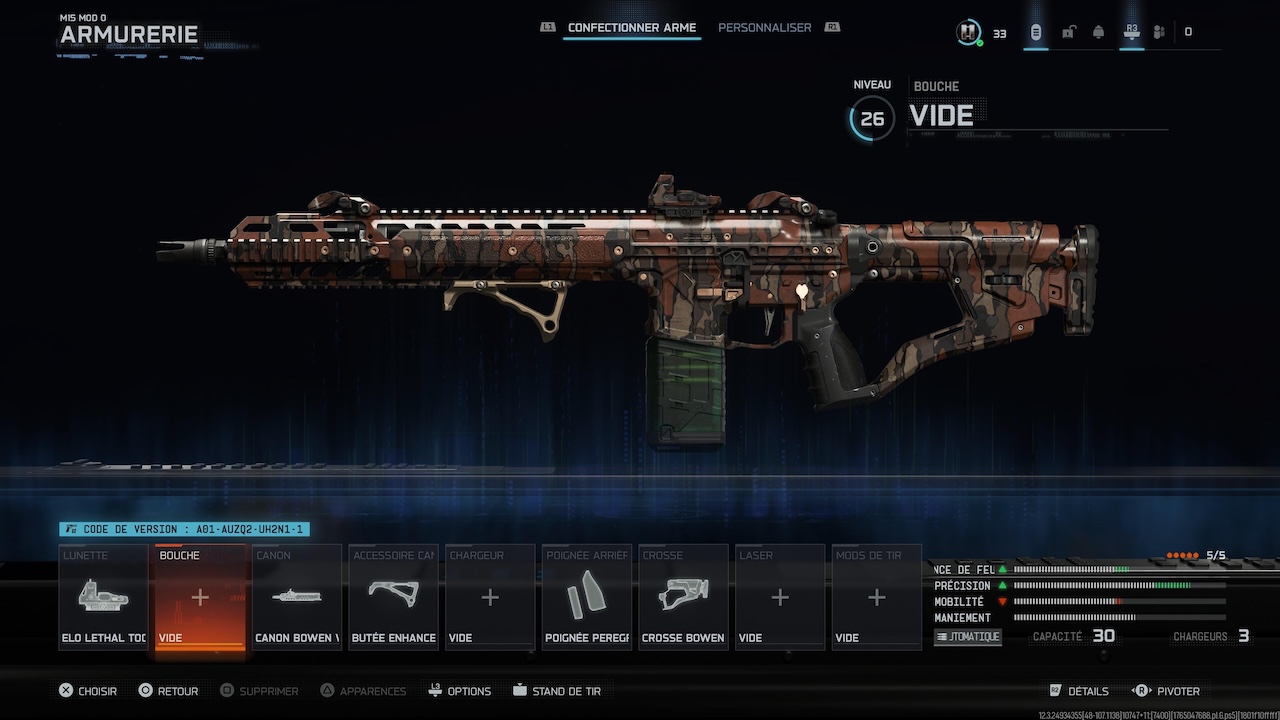Select the empty Chargeur magazine slot

489,597
